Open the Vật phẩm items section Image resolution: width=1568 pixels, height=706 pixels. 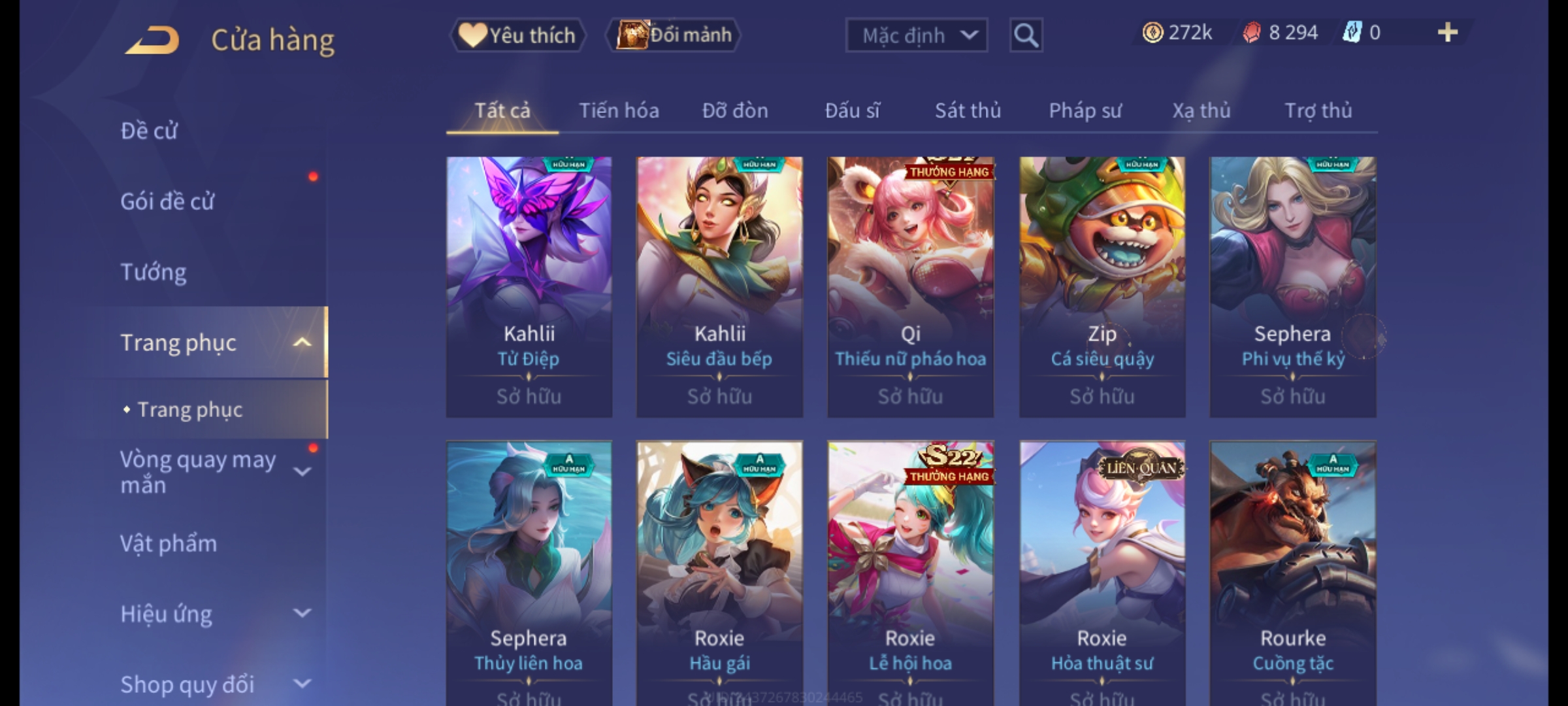tap(169, 544)
